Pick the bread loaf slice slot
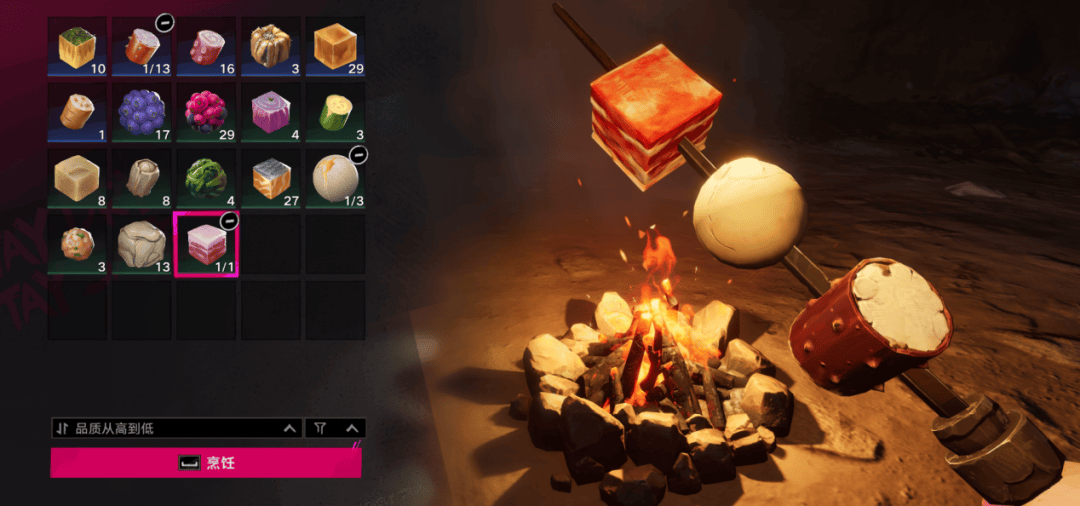The image size is (1080, 506). (77, 111)
